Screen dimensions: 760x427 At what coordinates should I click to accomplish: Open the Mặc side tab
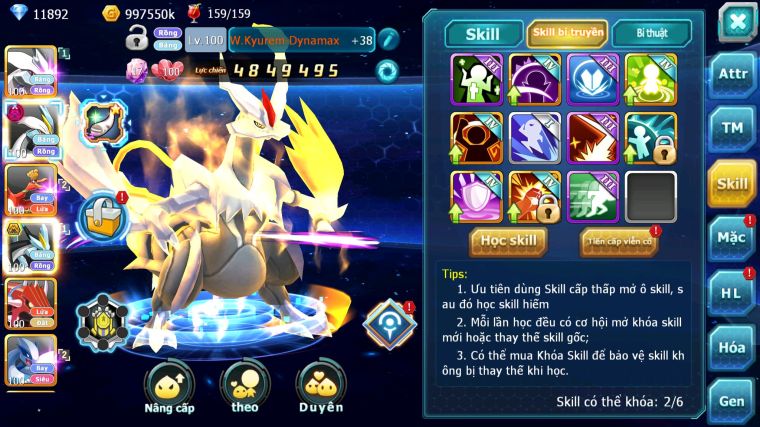(732, 237)
